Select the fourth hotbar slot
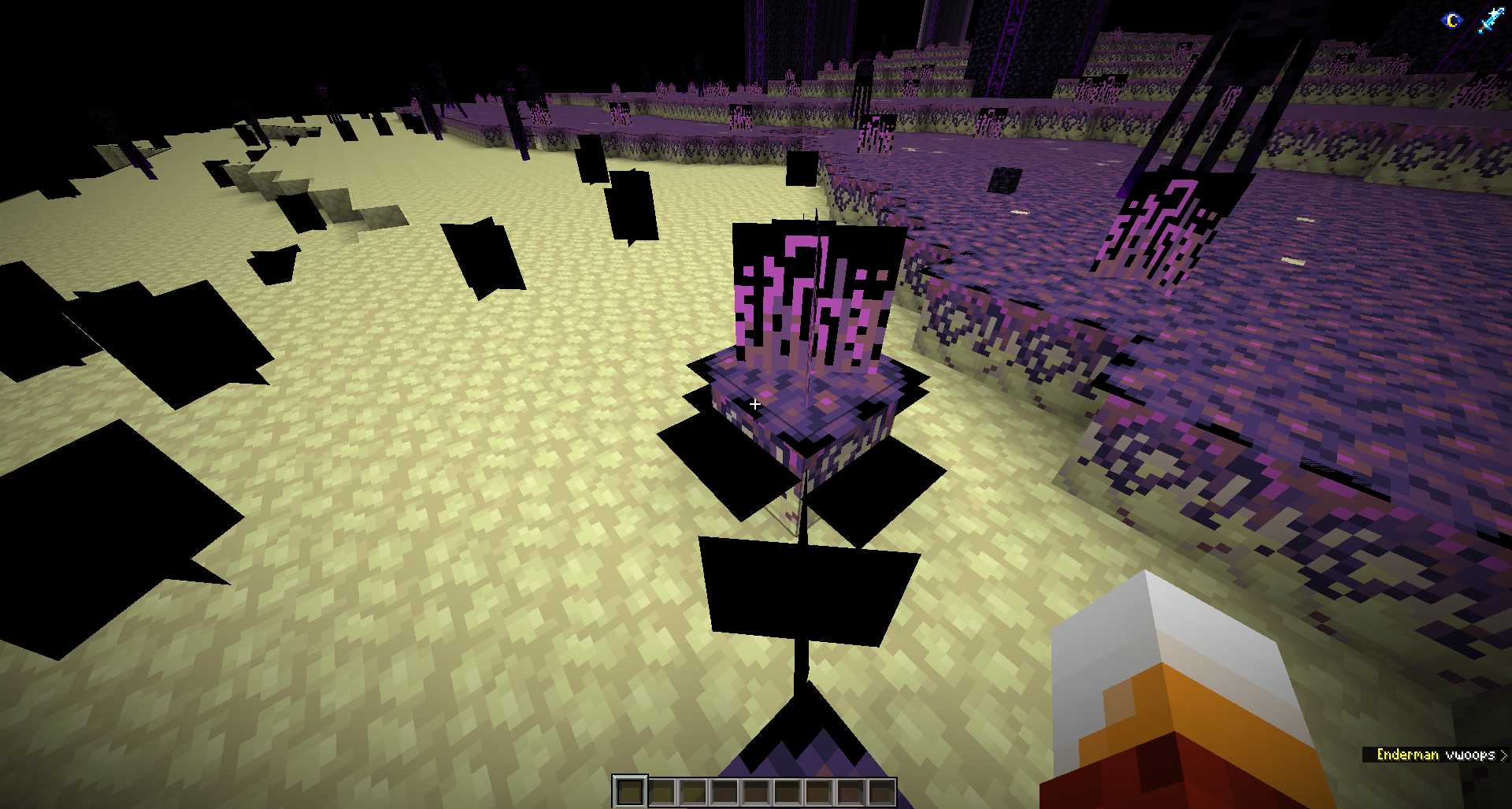 (726, 790)
